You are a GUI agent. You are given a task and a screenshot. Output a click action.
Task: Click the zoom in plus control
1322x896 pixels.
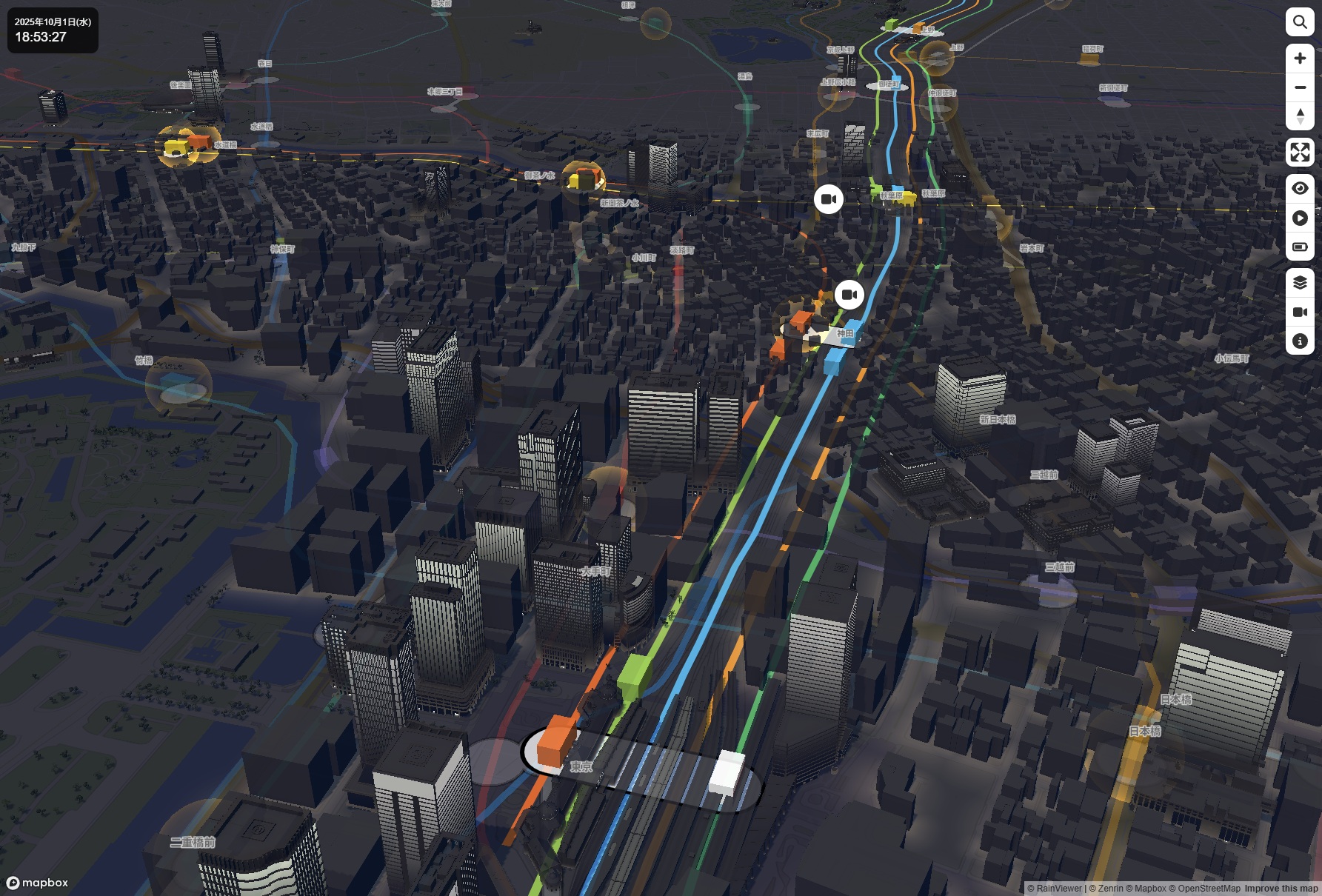pos(1300,58)
